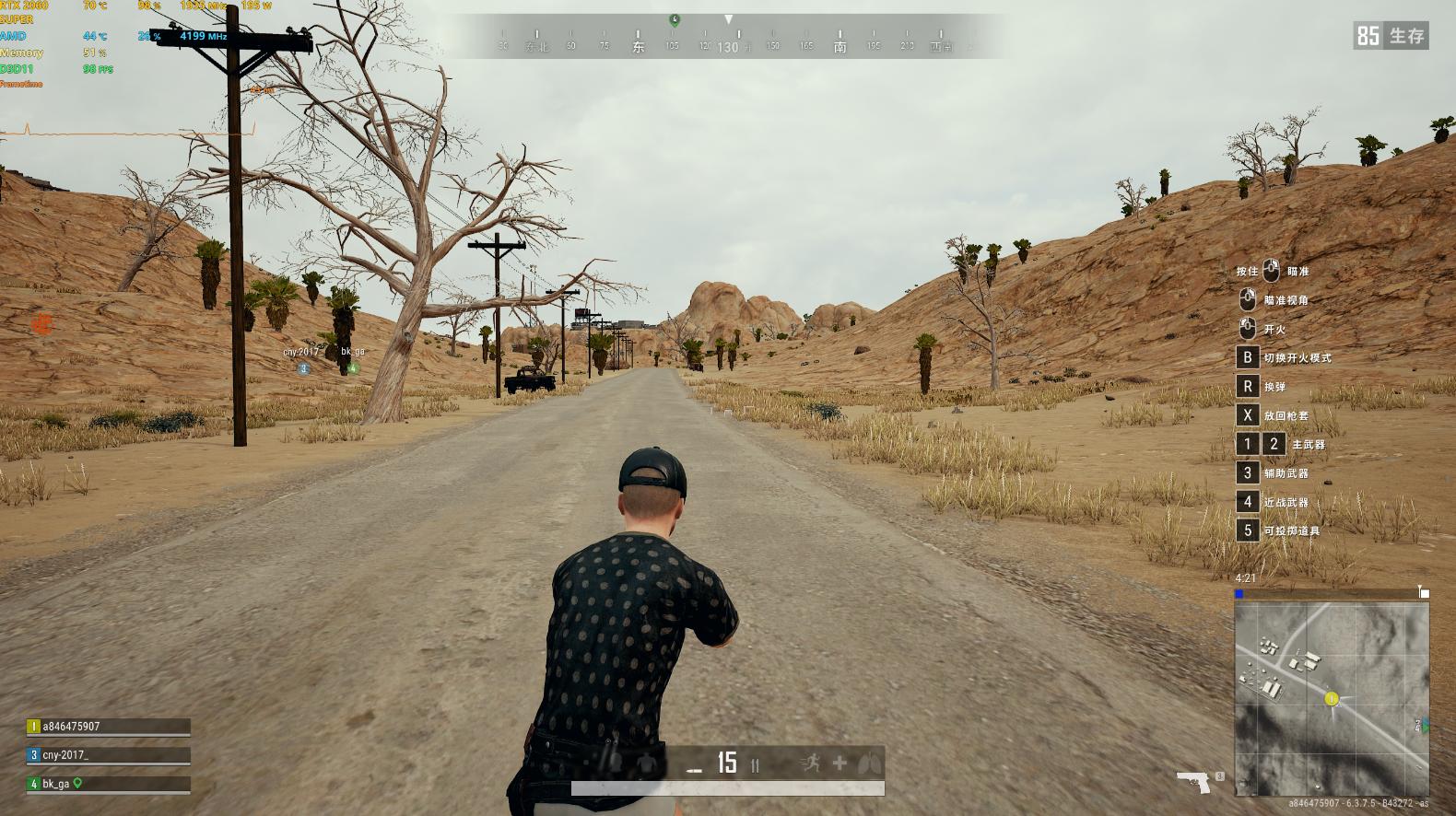The height and width of the screenshot is (816, 1456).
Task: Click the white flag end of zone timer bar
Action: 1424,593
